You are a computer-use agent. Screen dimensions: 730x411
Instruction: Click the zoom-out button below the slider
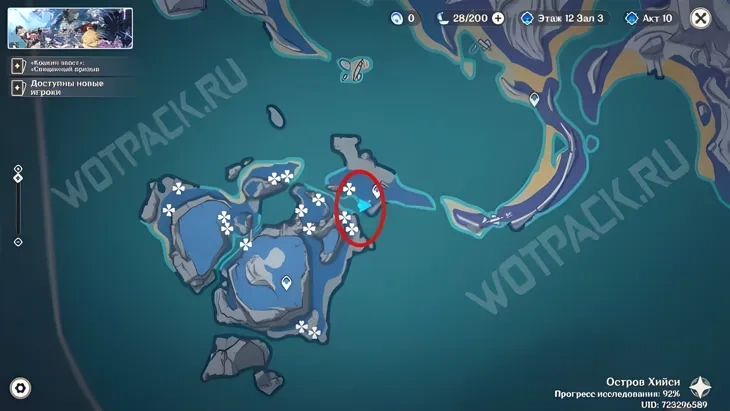tap(18, 242)
